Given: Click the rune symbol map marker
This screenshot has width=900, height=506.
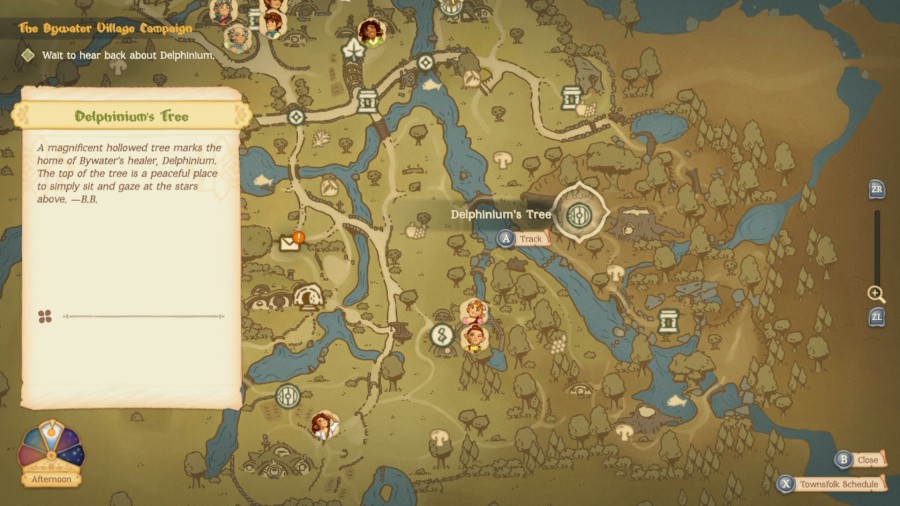Looking at the screenshot, I should (441, 335).
